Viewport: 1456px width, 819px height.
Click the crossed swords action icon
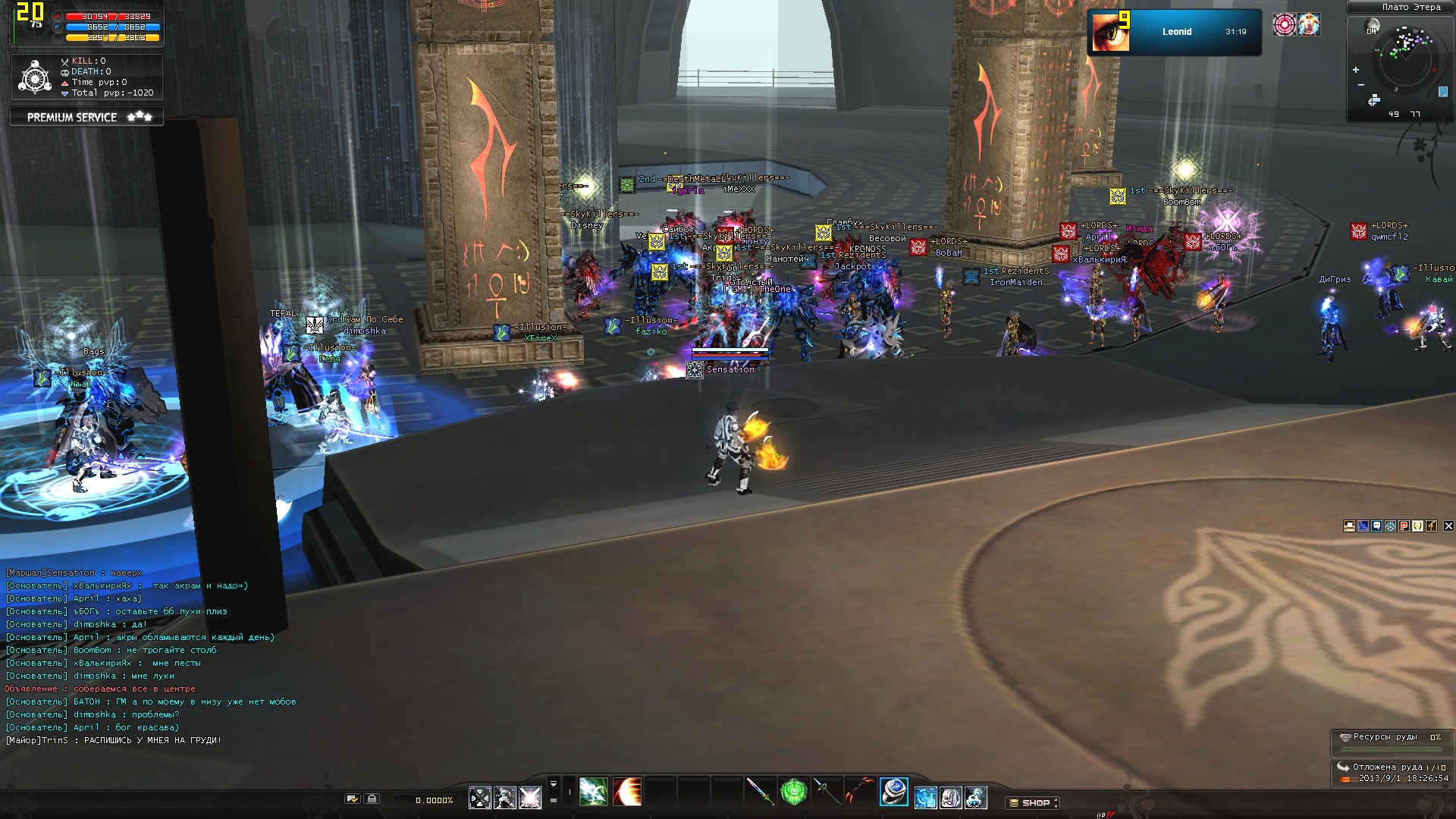pos(480,798)
